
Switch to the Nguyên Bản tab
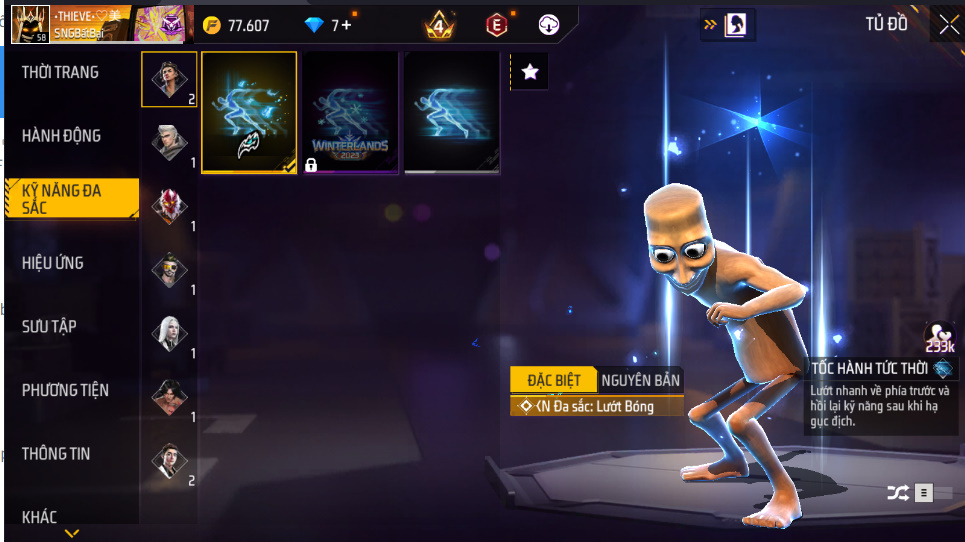[x=640, y=380]
